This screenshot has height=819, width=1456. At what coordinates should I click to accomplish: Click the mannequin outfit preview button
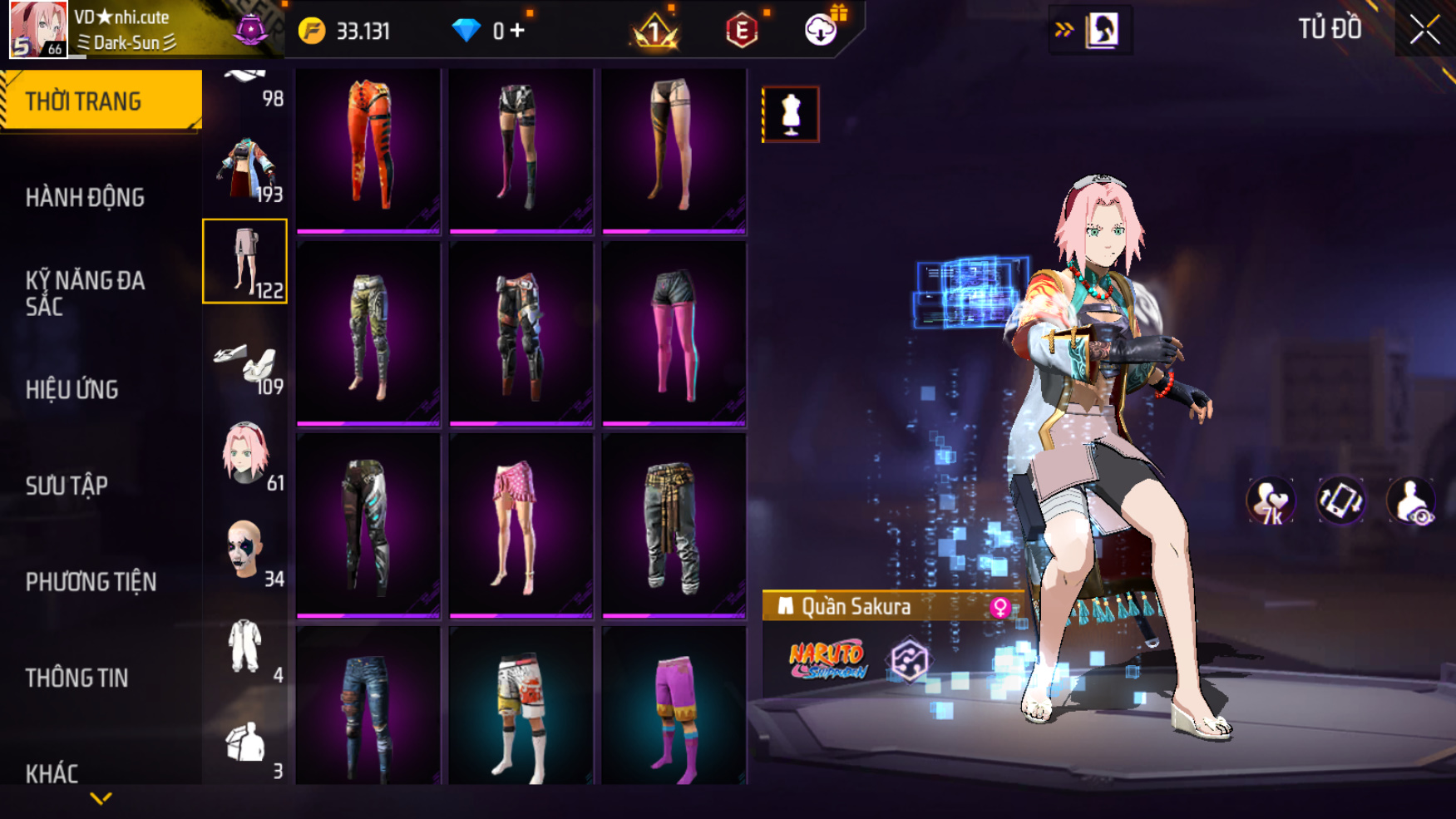[791, 114]
